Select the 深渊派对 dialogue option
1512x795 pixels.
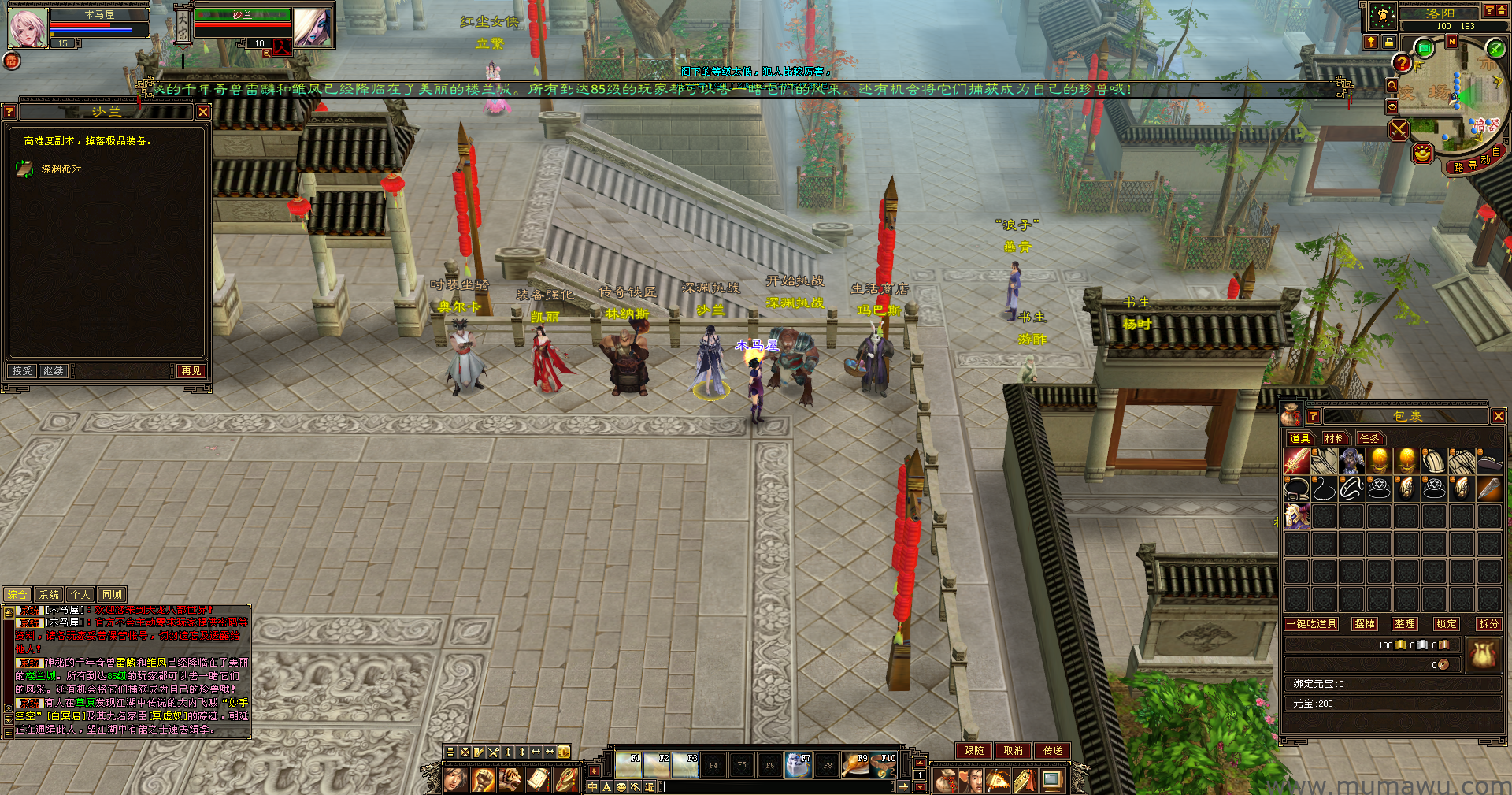tap(61, 169)
